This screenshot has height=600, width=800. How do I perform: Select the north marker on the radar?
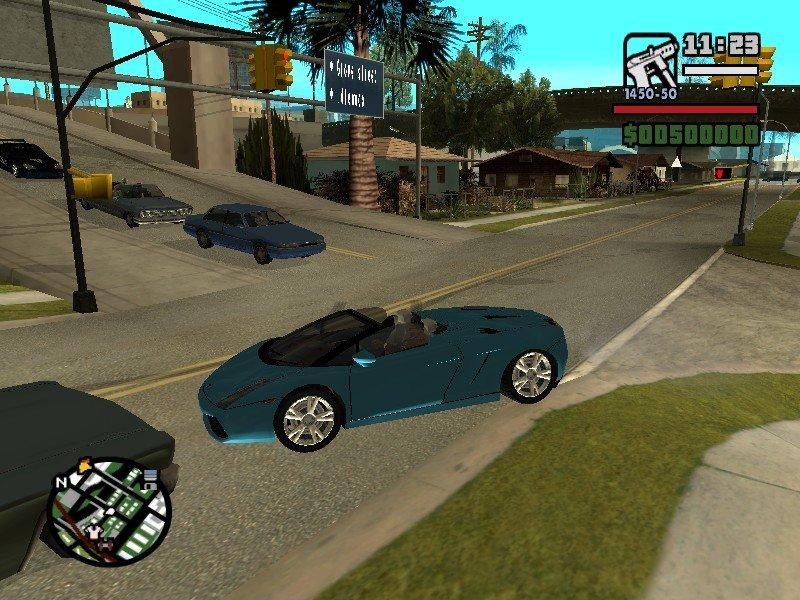(x=62, y=481)
